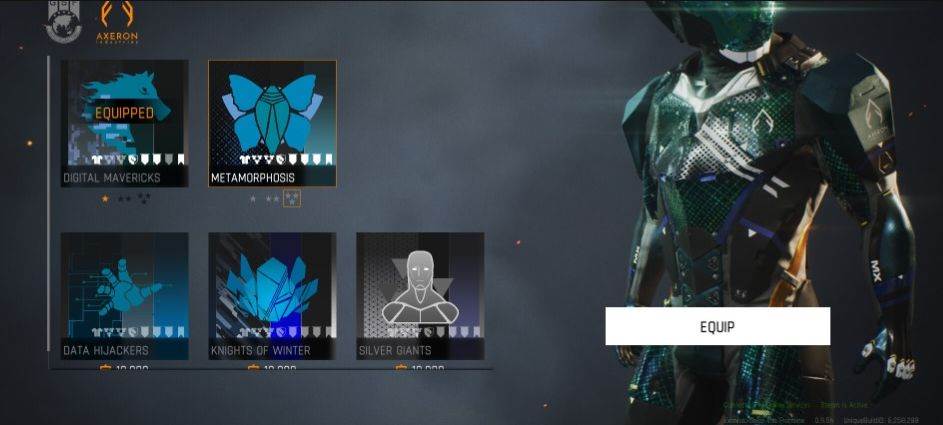This screenshot has height=425, width=943.
Task: Select the Digital Mavericks skin tile
Action: click(124, 122)
